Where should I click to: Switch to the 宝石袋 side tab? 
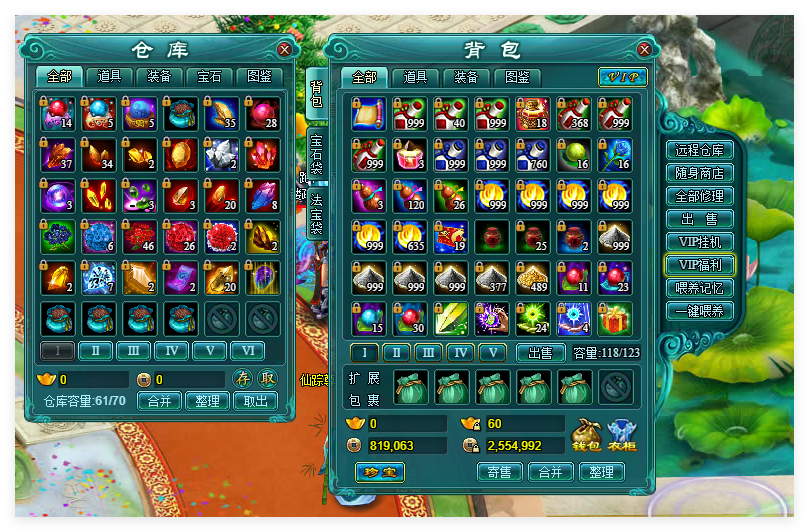pyautogui.click(x=316, y=151)
